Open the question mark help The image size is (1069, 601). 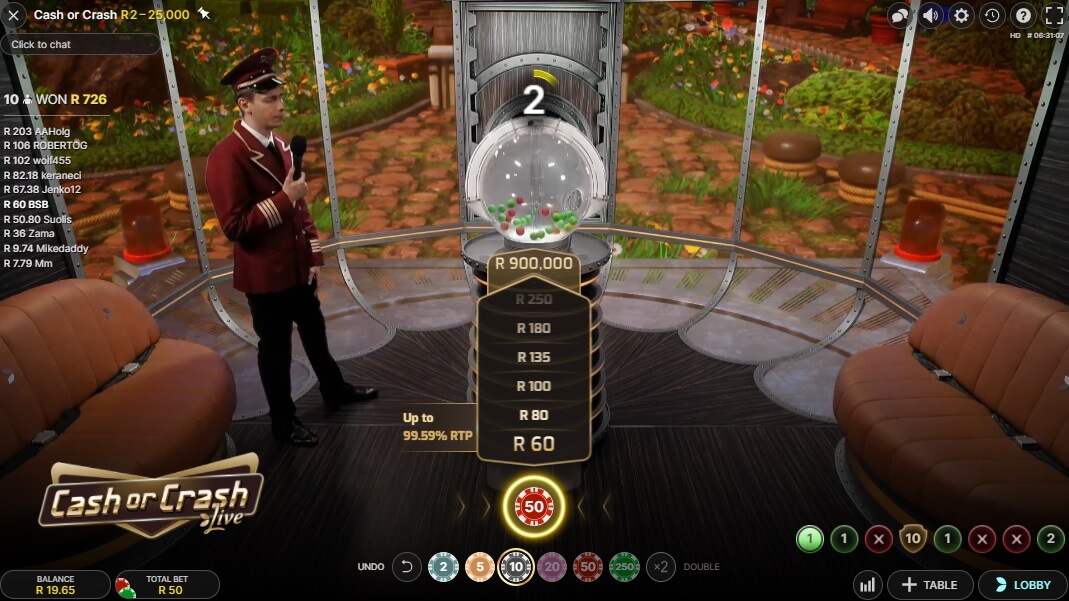[x=1022, y=15]
